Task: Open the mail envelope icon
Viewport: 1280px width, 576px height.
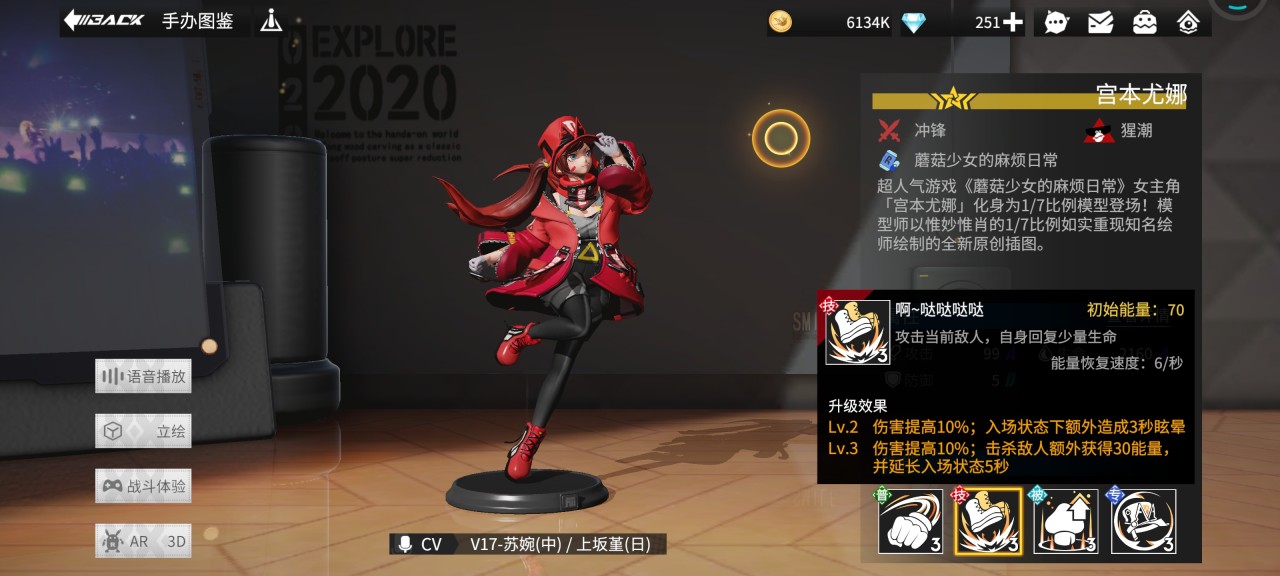Action: tap(1100, 22)
